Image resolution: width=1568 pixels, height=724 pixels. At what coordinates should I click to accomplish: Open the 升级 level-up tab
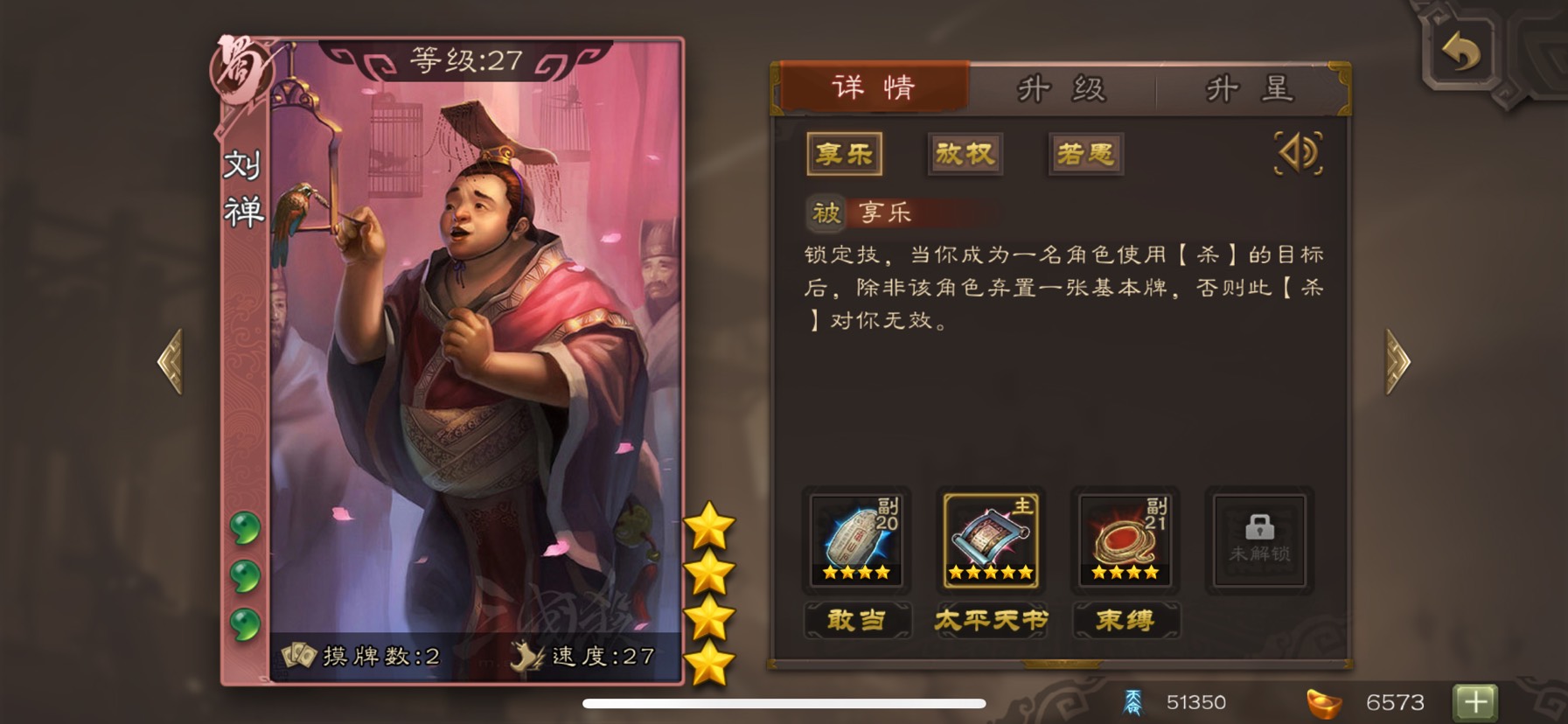point(1062,89)
